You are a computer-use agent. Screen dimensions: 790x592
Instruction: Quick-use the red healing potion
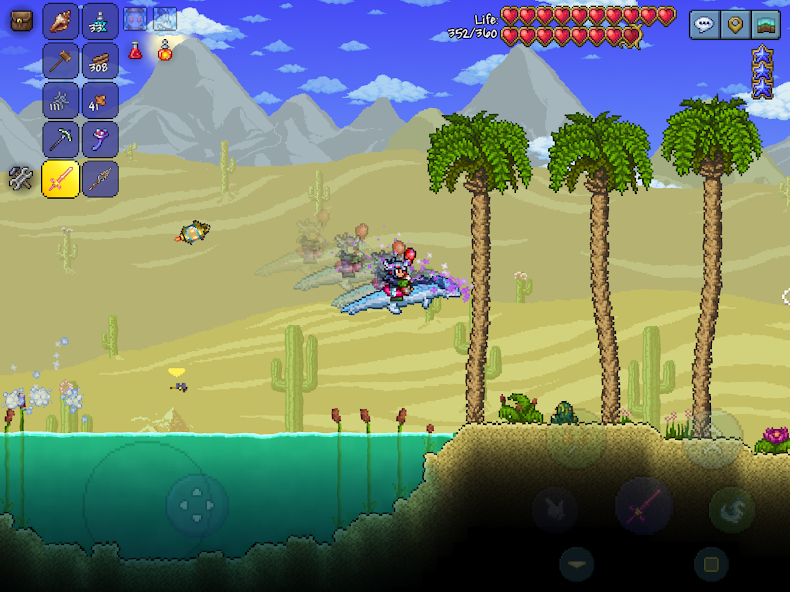pos(135,49)
